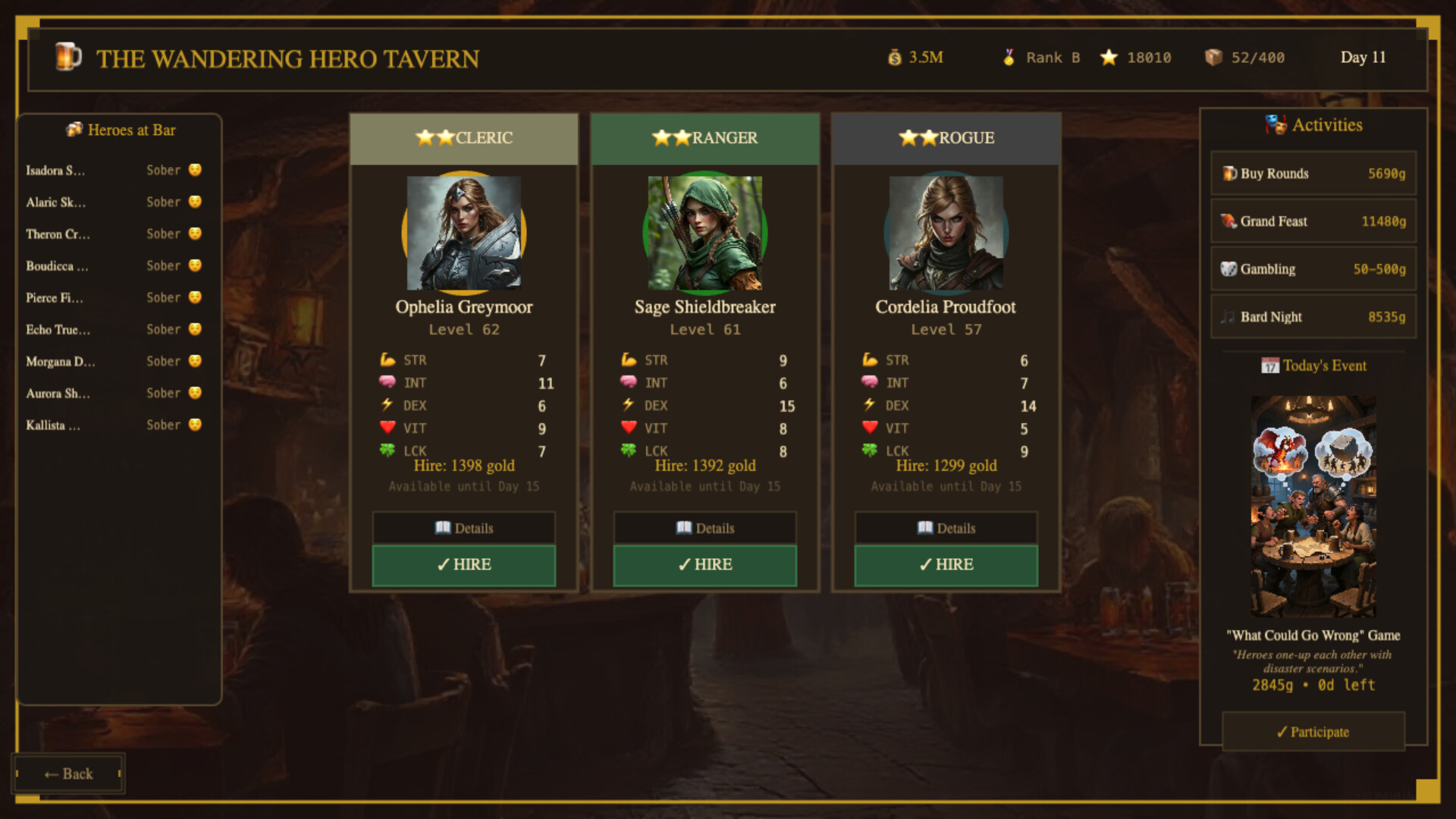Open Details for Sage Shieldbreaker
This screenshot has height=819, width=1456.
click(704, 528)
